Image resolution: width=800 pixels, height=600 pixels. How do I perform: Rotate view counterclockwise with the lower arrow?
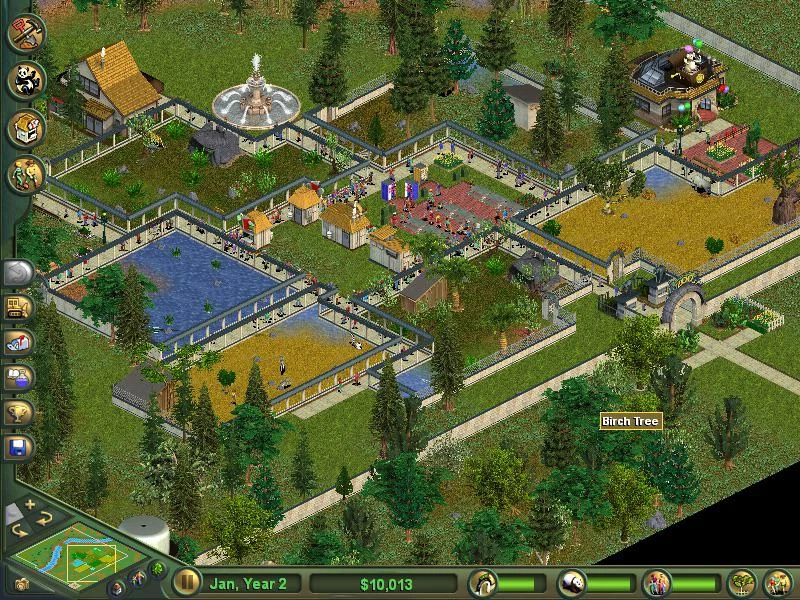(x=18, y=530)
